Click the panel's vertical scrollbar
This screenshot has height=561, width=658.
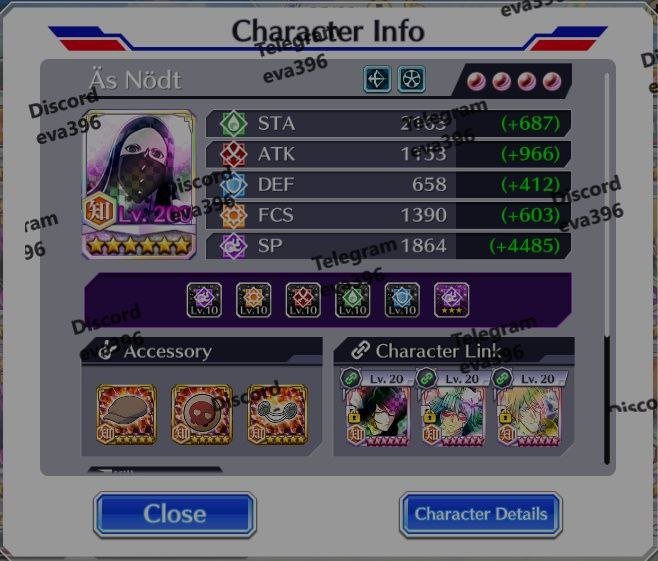[x=607, y=260]
